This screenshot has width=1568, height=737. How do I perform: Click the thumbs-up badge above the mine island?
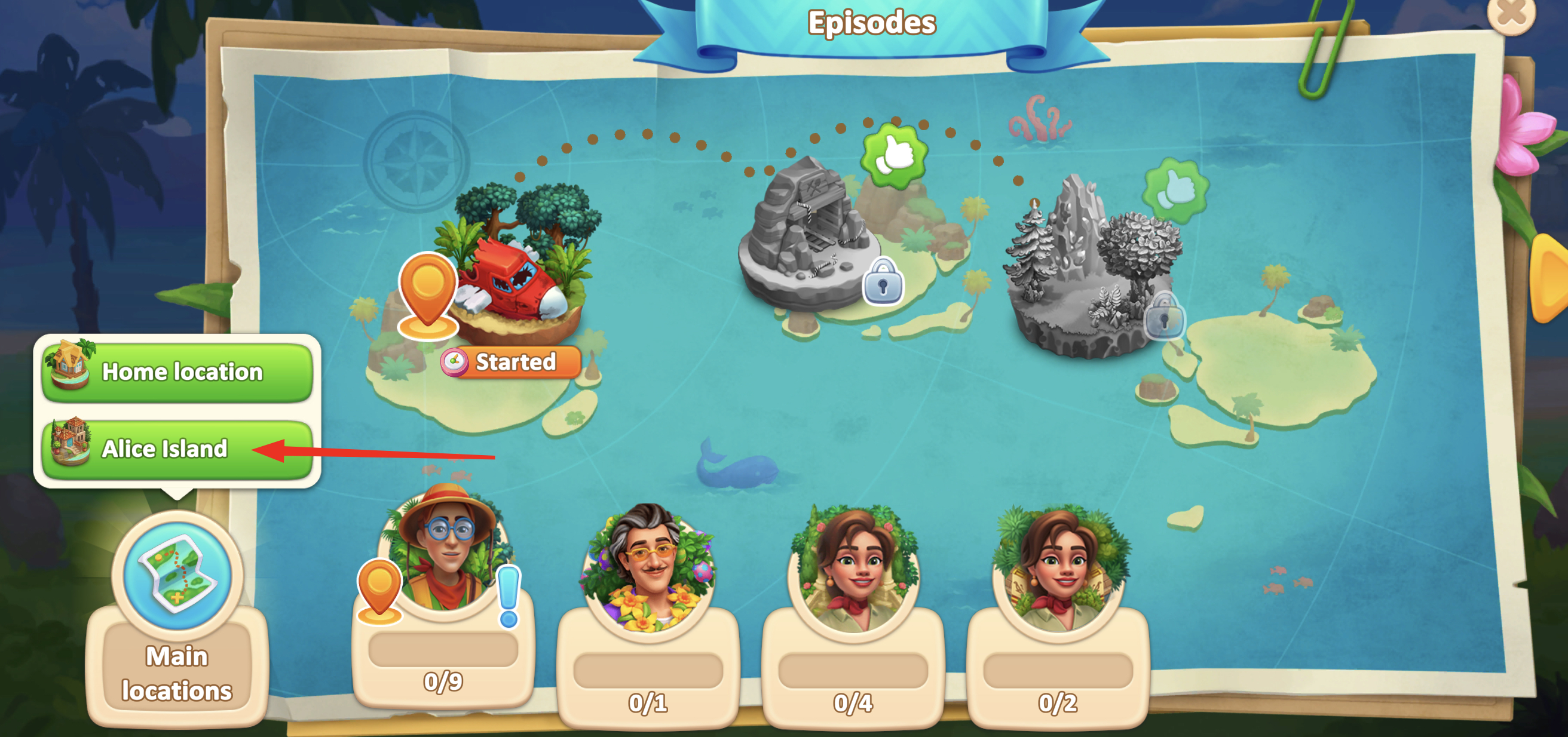[x=893, y=155]
